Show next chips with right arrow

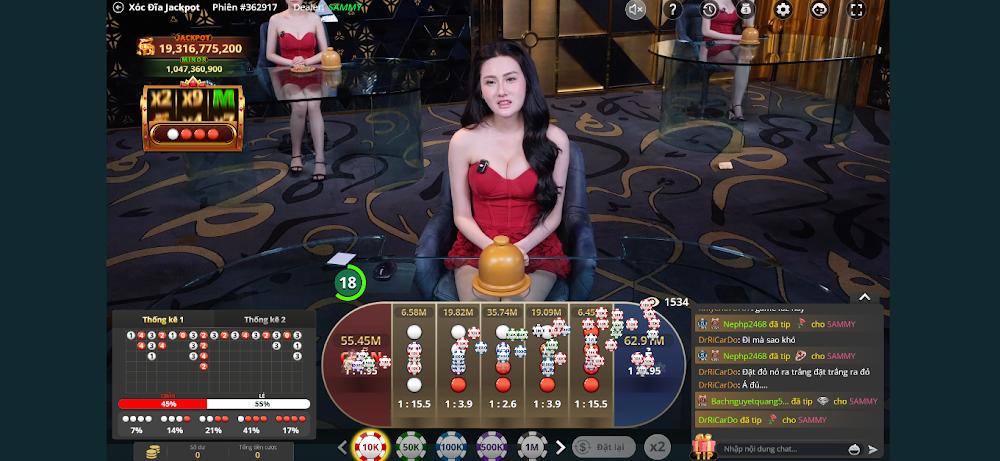pos(560,447)
